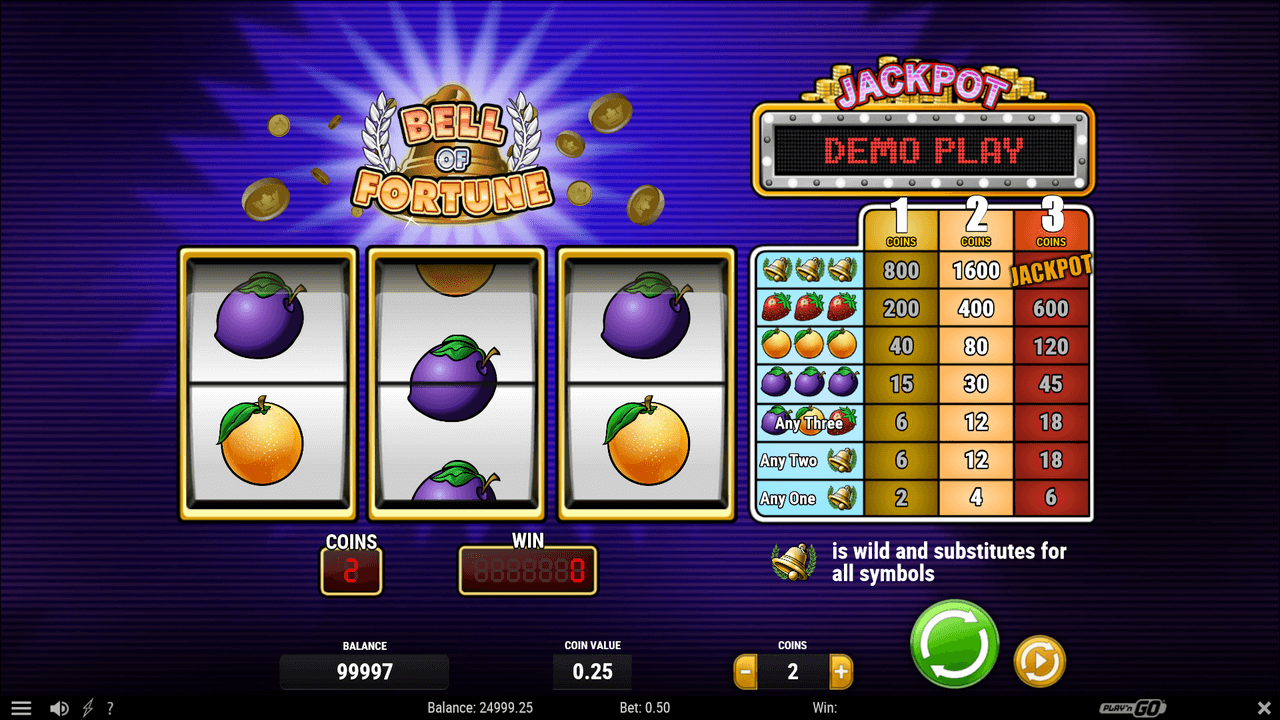1280x720 pixels.
Task: Toggle fast play lightning icon
Action: (87, 708)
